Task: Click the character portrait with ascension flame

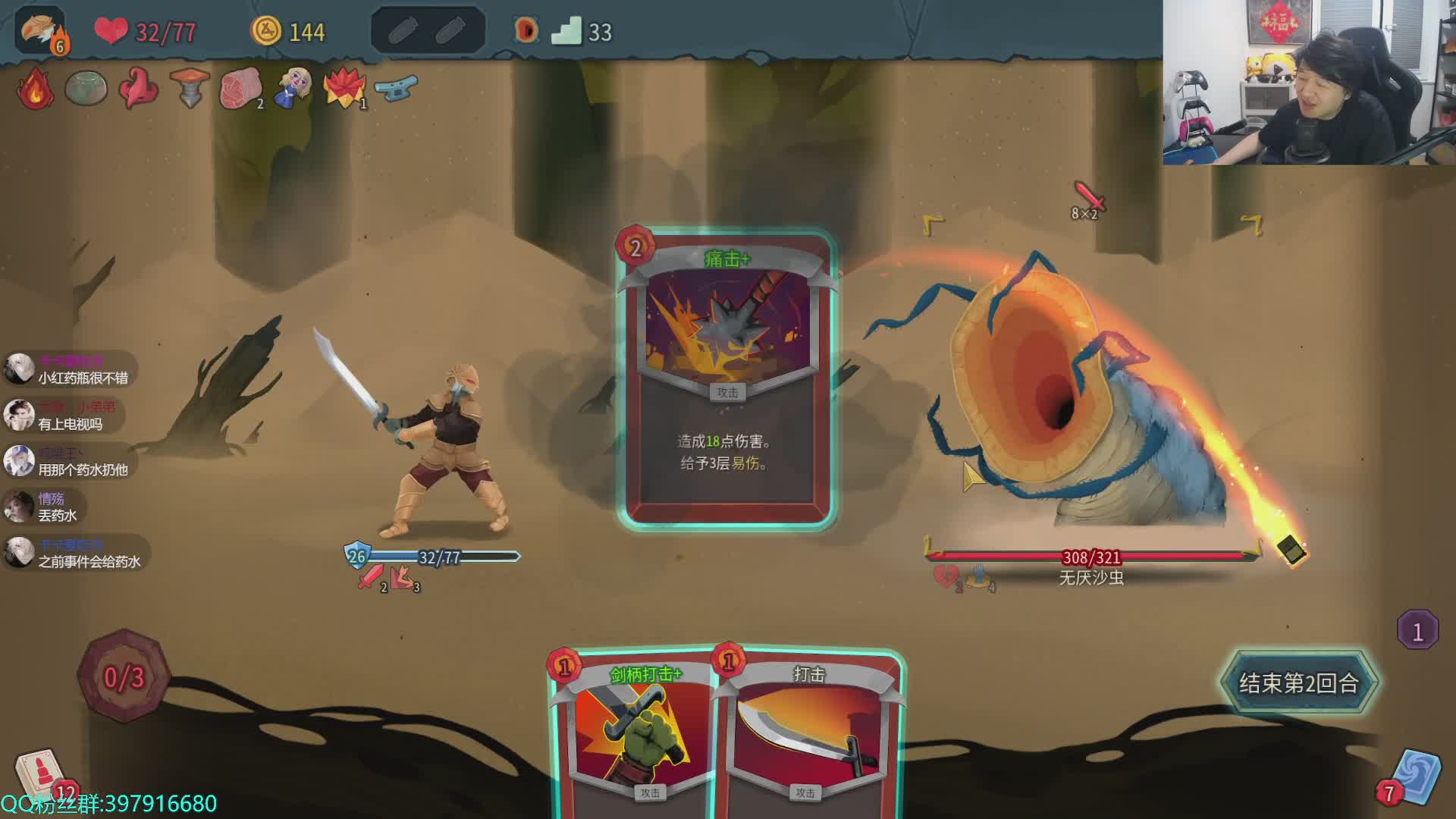Action: (41, 32)
